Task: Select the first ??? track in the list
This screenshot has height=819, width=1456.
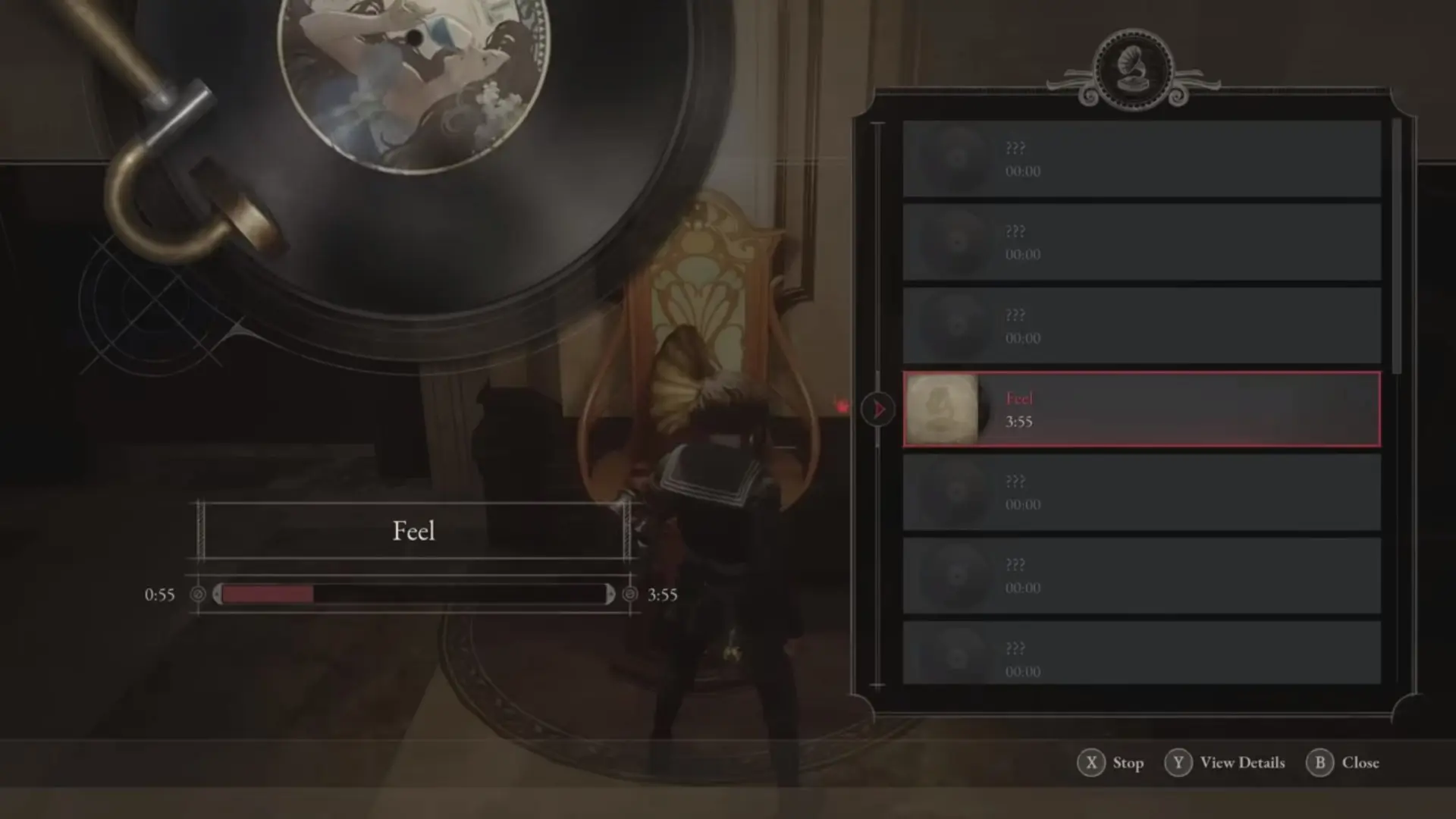Action: pyautogui.click(x=1137, y=159)
